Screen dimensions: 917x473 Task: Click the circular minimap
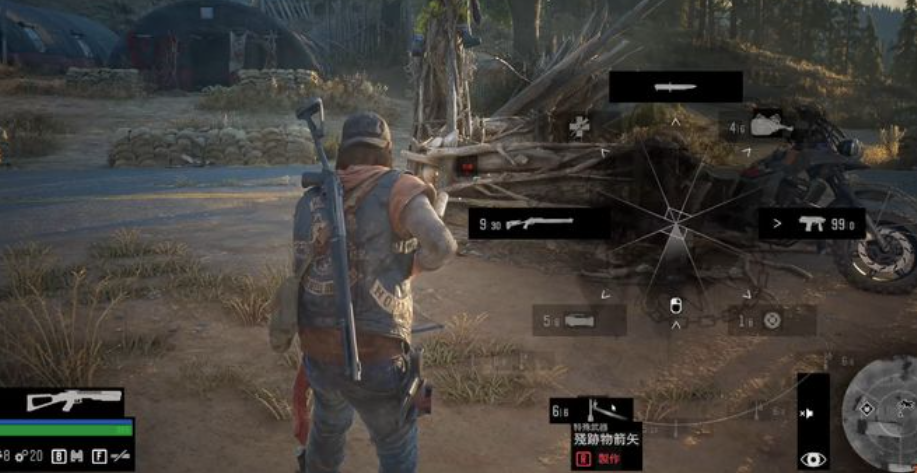[877, 412]
